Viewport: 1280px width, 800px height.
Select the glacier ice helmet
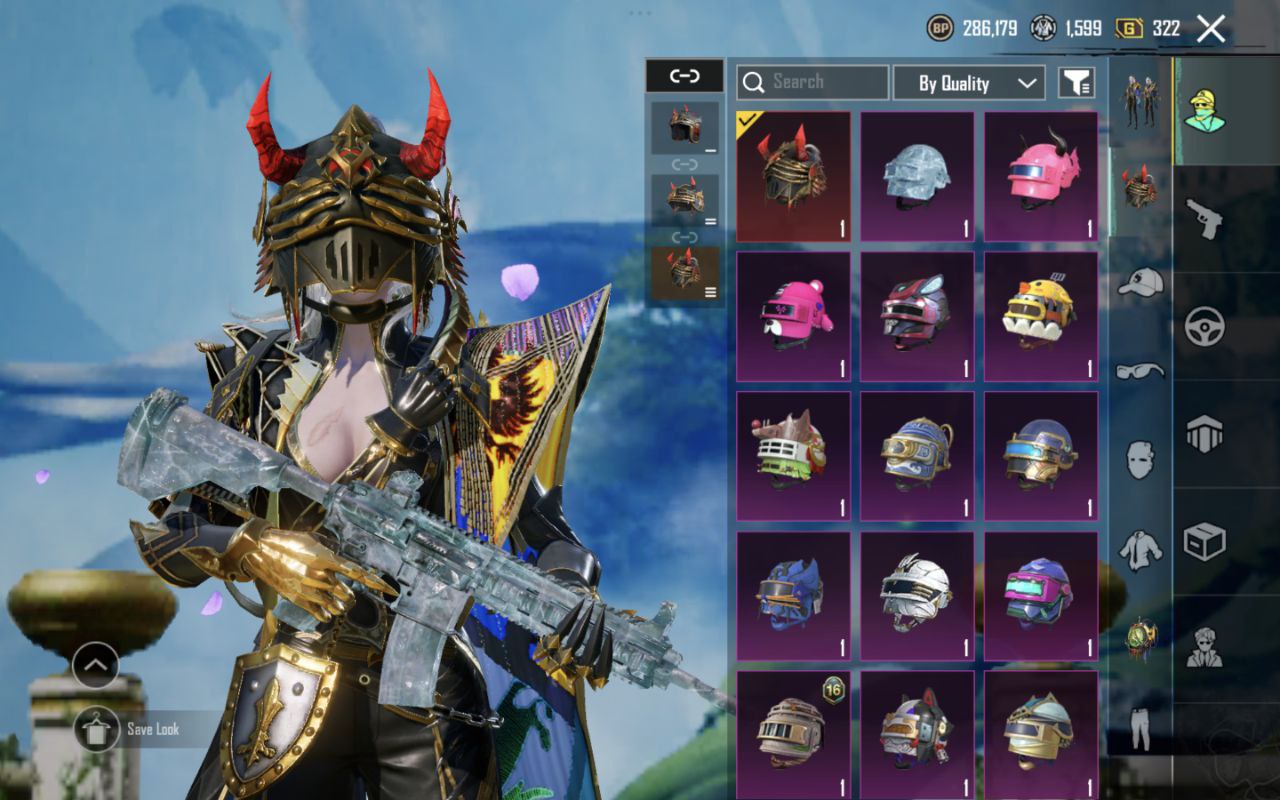point(917,176)
